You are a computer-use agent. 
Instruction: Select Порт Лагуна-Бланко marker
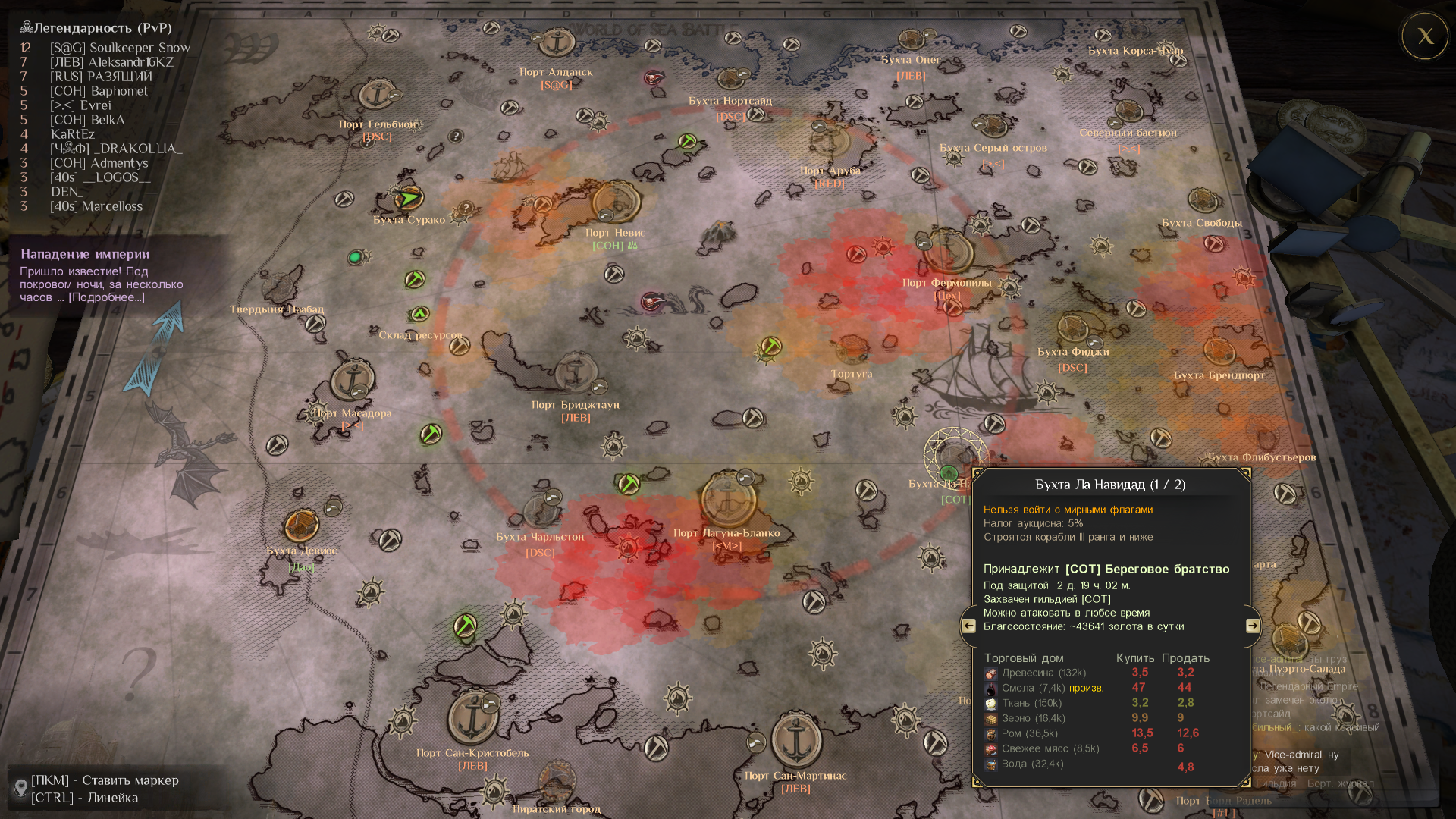tap(728, 500)
